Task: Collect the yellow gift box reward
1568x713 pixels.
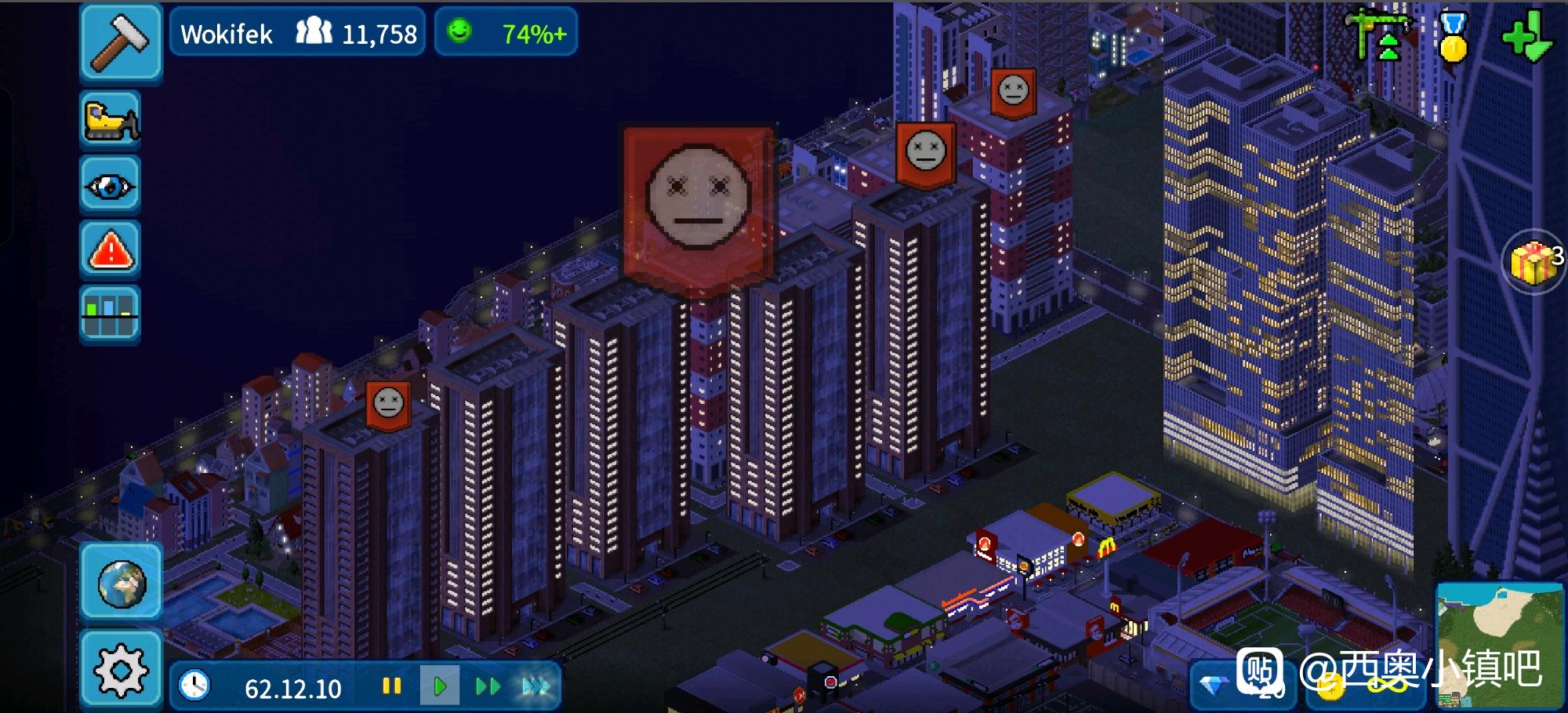Action: [1533, 261]
